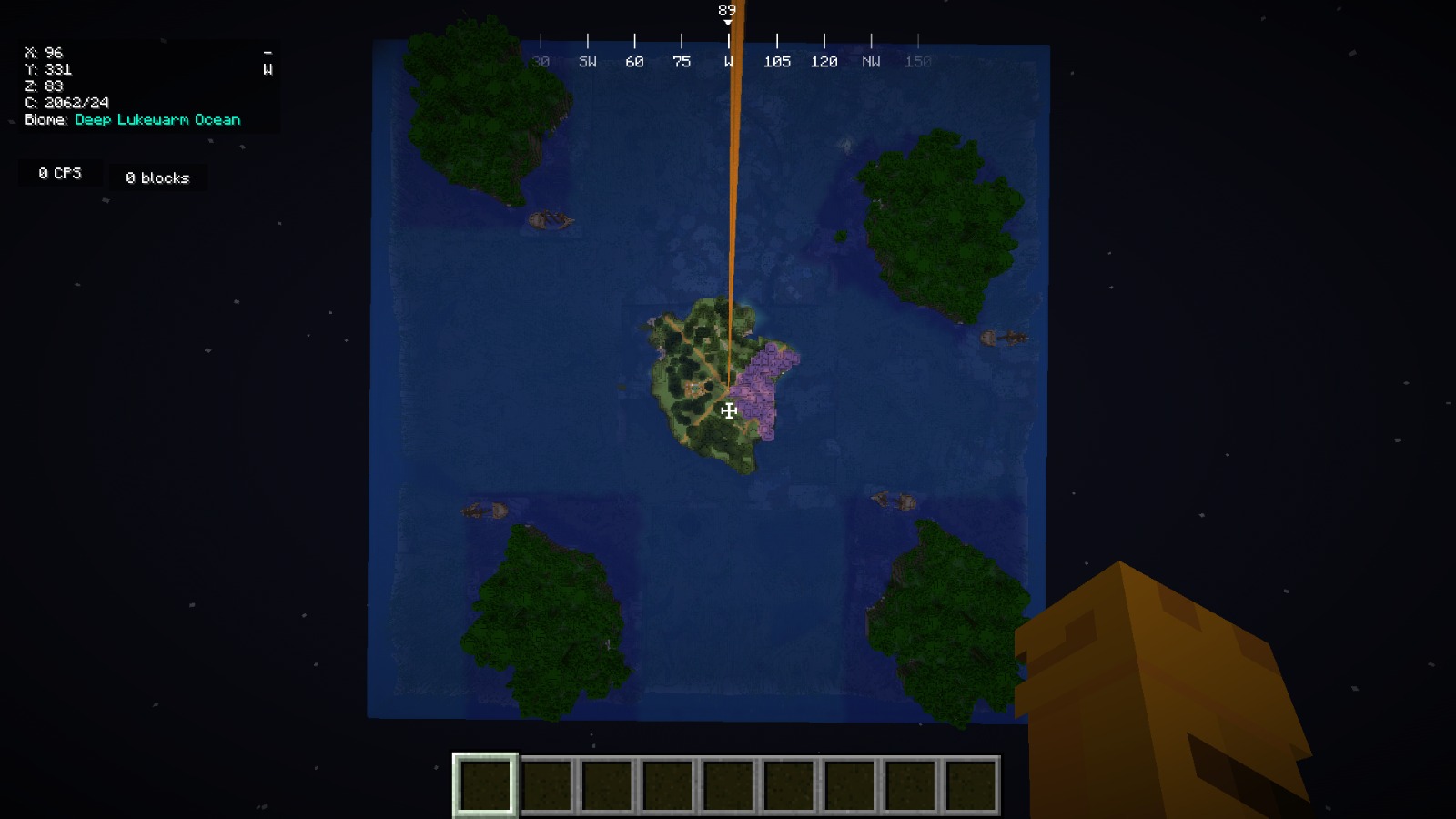
Task: Select the SW marker on the compass bar
Action: [587, 61]
